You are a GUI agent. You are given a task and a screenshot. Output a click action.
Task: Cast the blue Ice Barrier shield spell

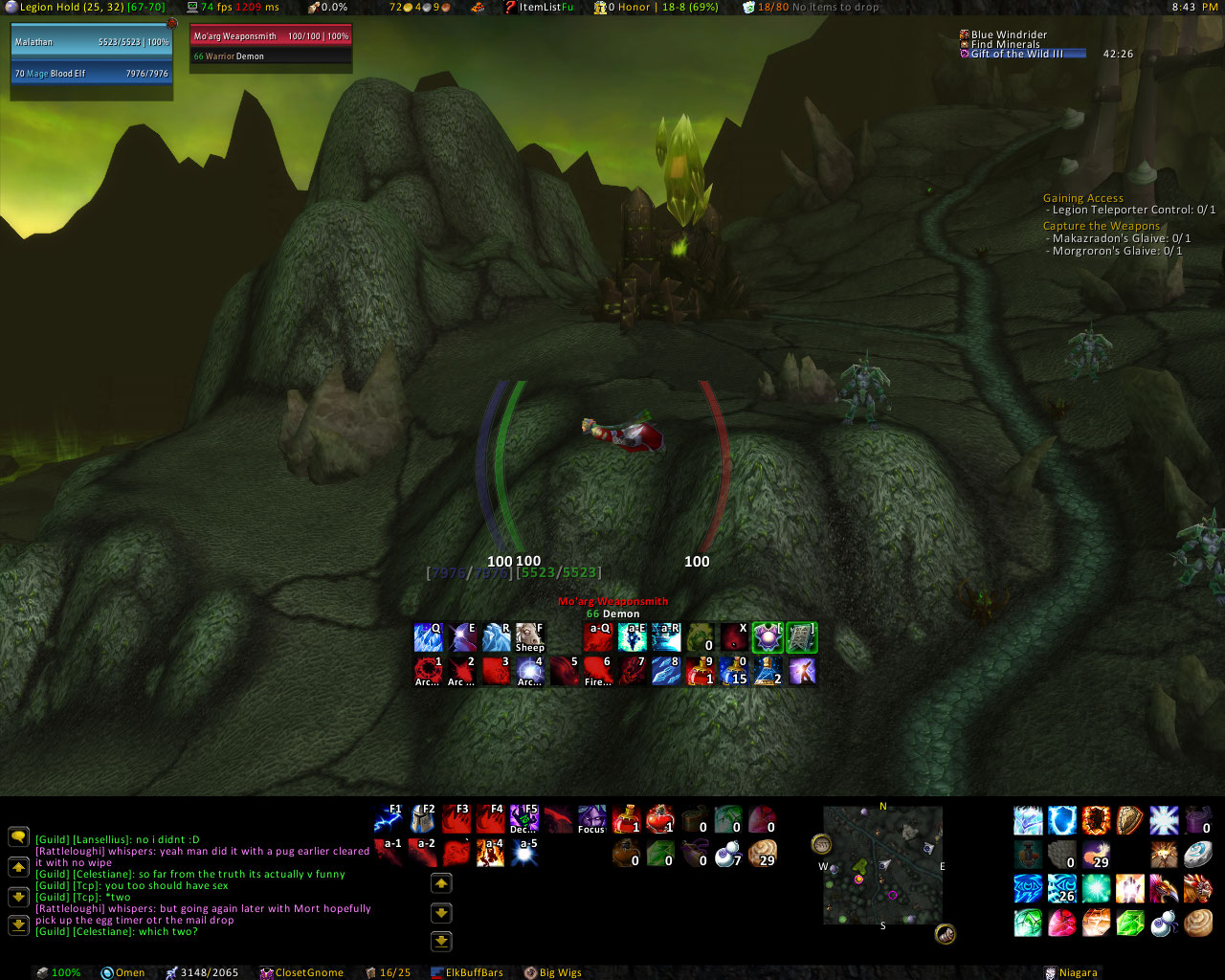[x=1062, y=820]
